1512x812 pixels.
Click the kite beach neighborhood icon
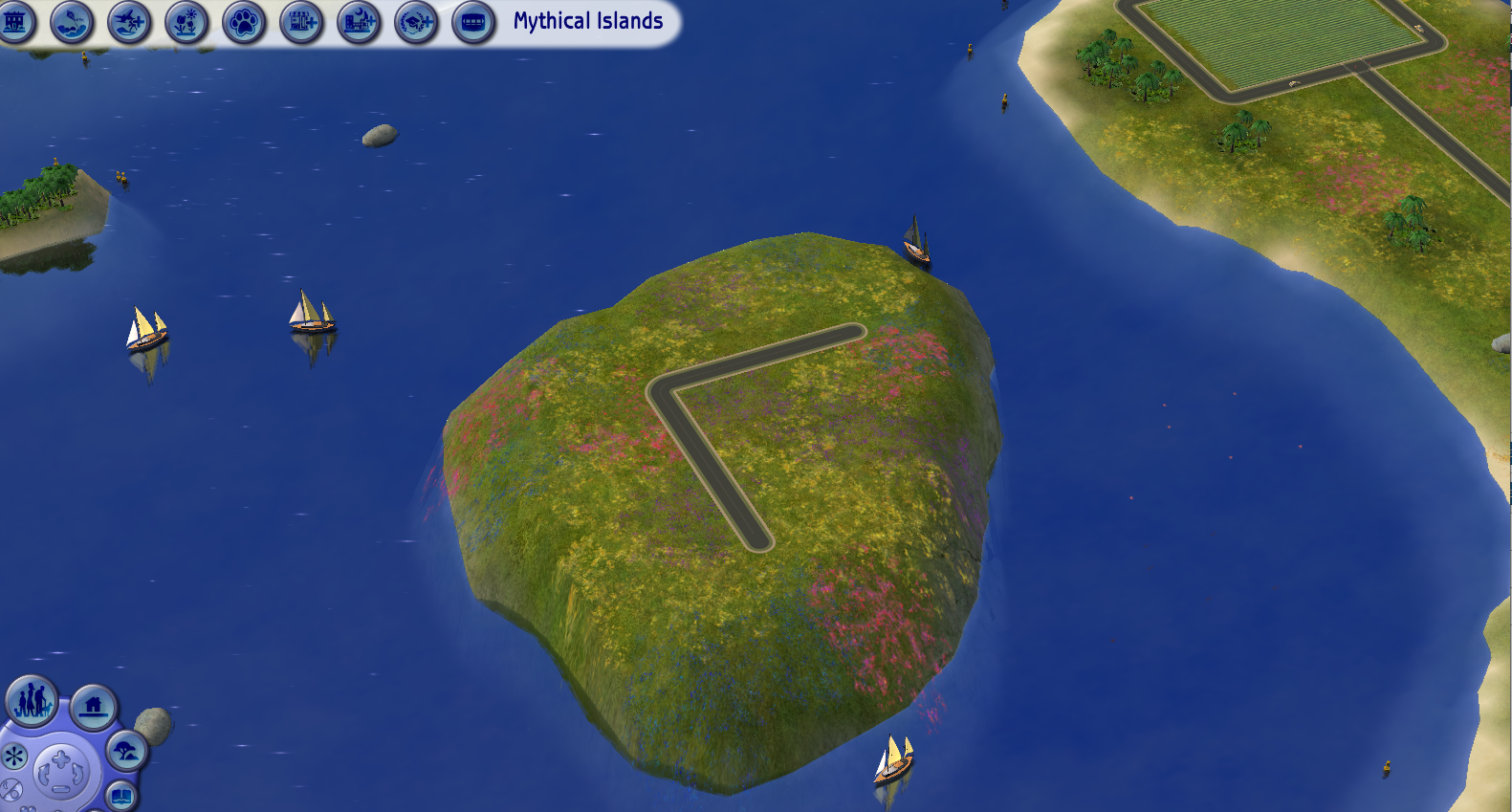pos(72,22)
